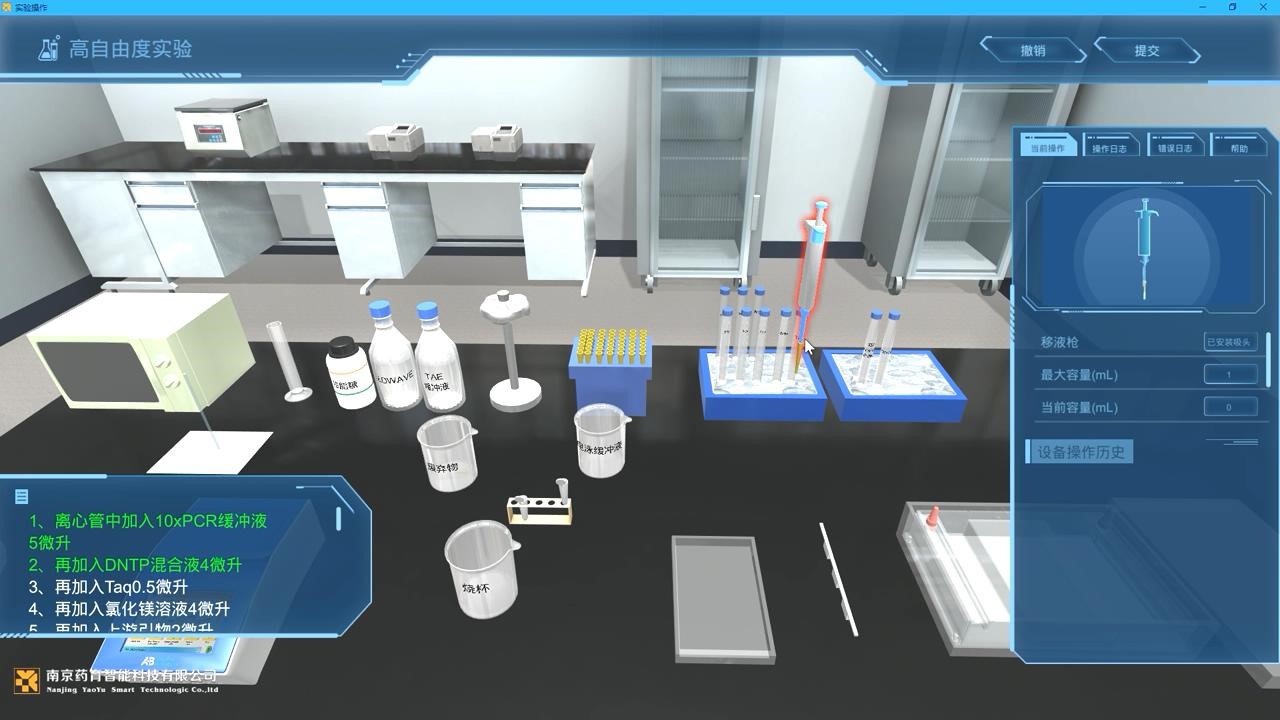Click the 已安装吸头 pipette tip button
The height and width of the screenshot is (720, 1280).
pyautogui.click(x=1229, y=342)
